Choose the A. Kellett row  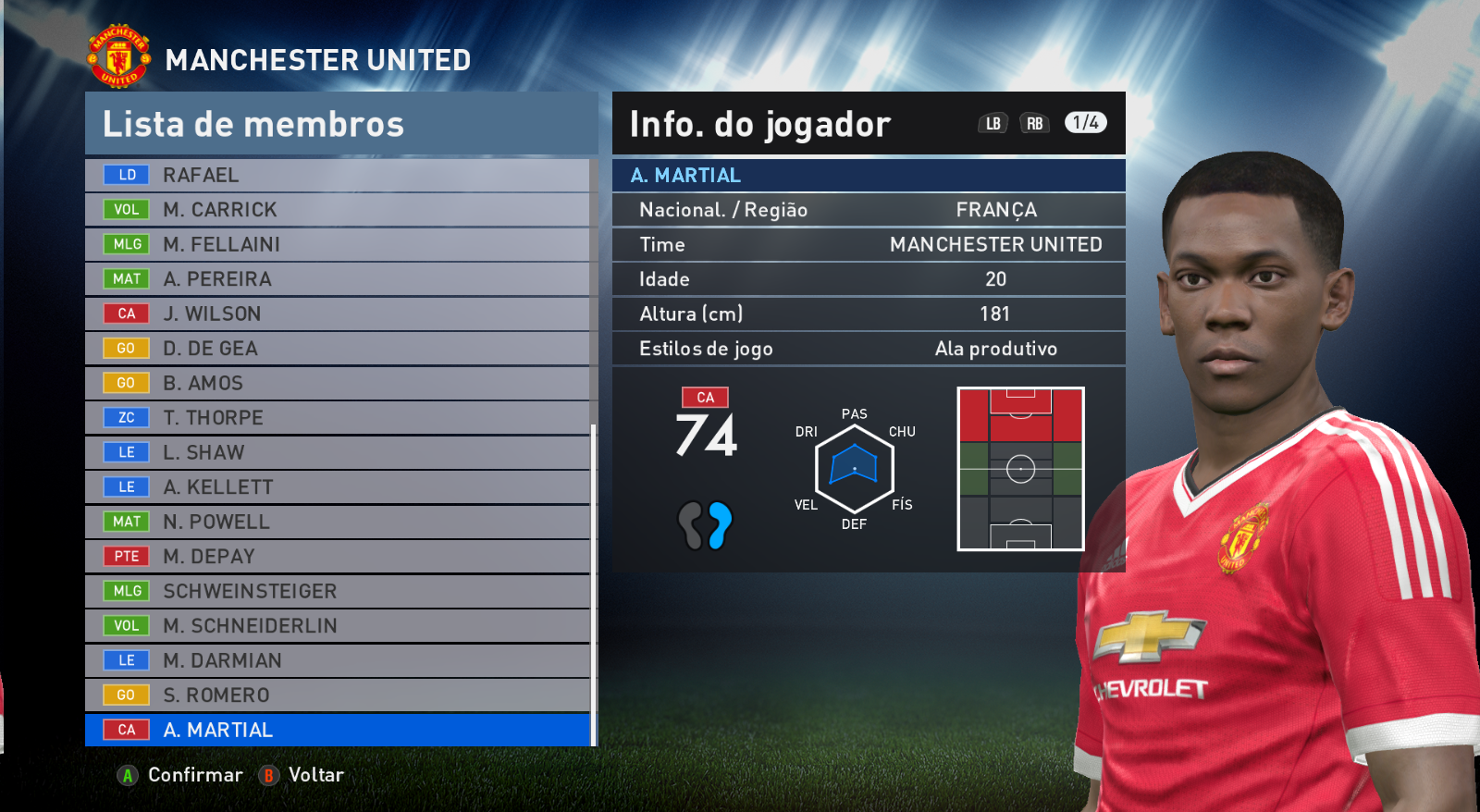(338, 487)
